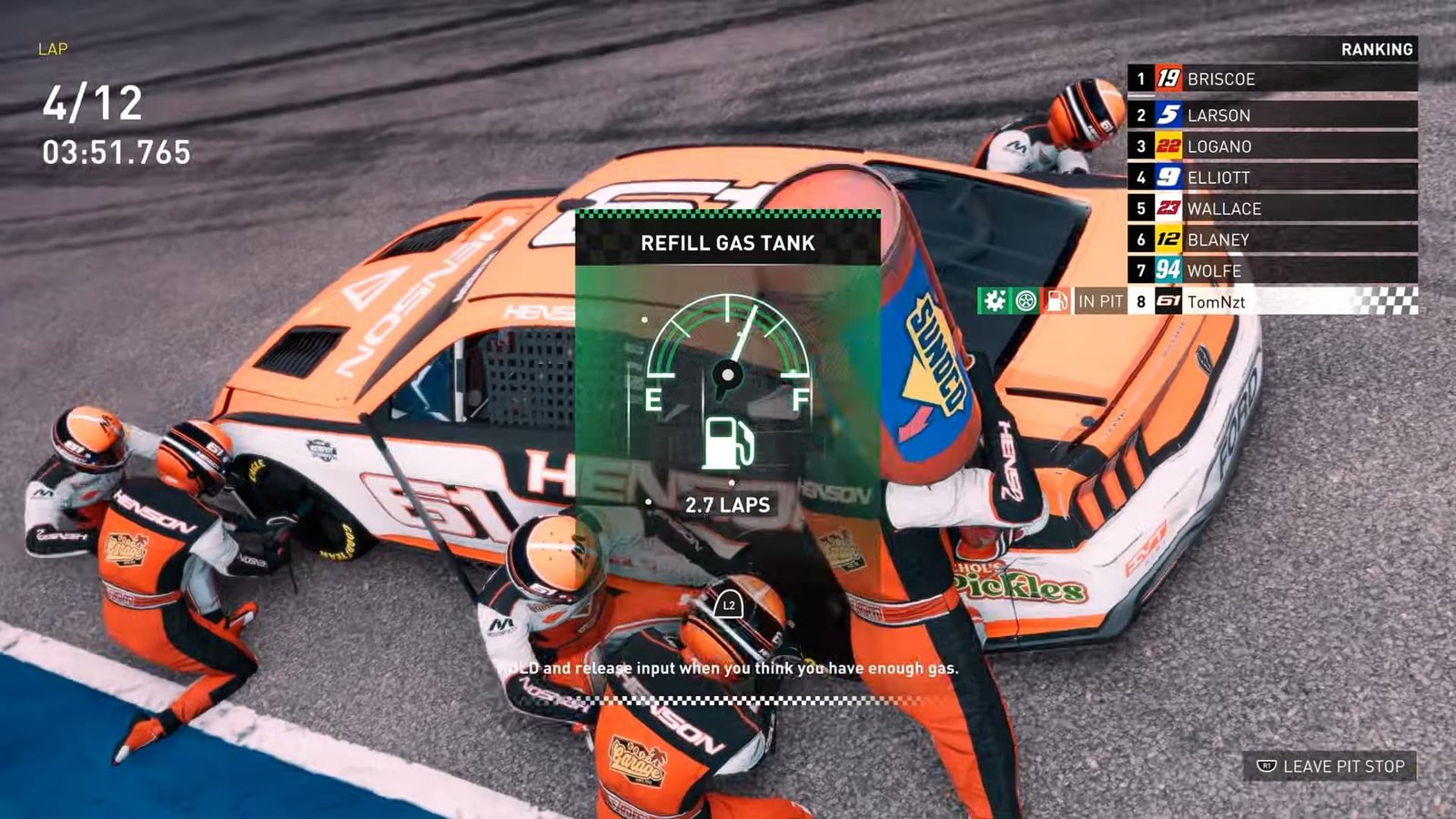Click the Refill Gas Tank panel header

pos(727,243)
